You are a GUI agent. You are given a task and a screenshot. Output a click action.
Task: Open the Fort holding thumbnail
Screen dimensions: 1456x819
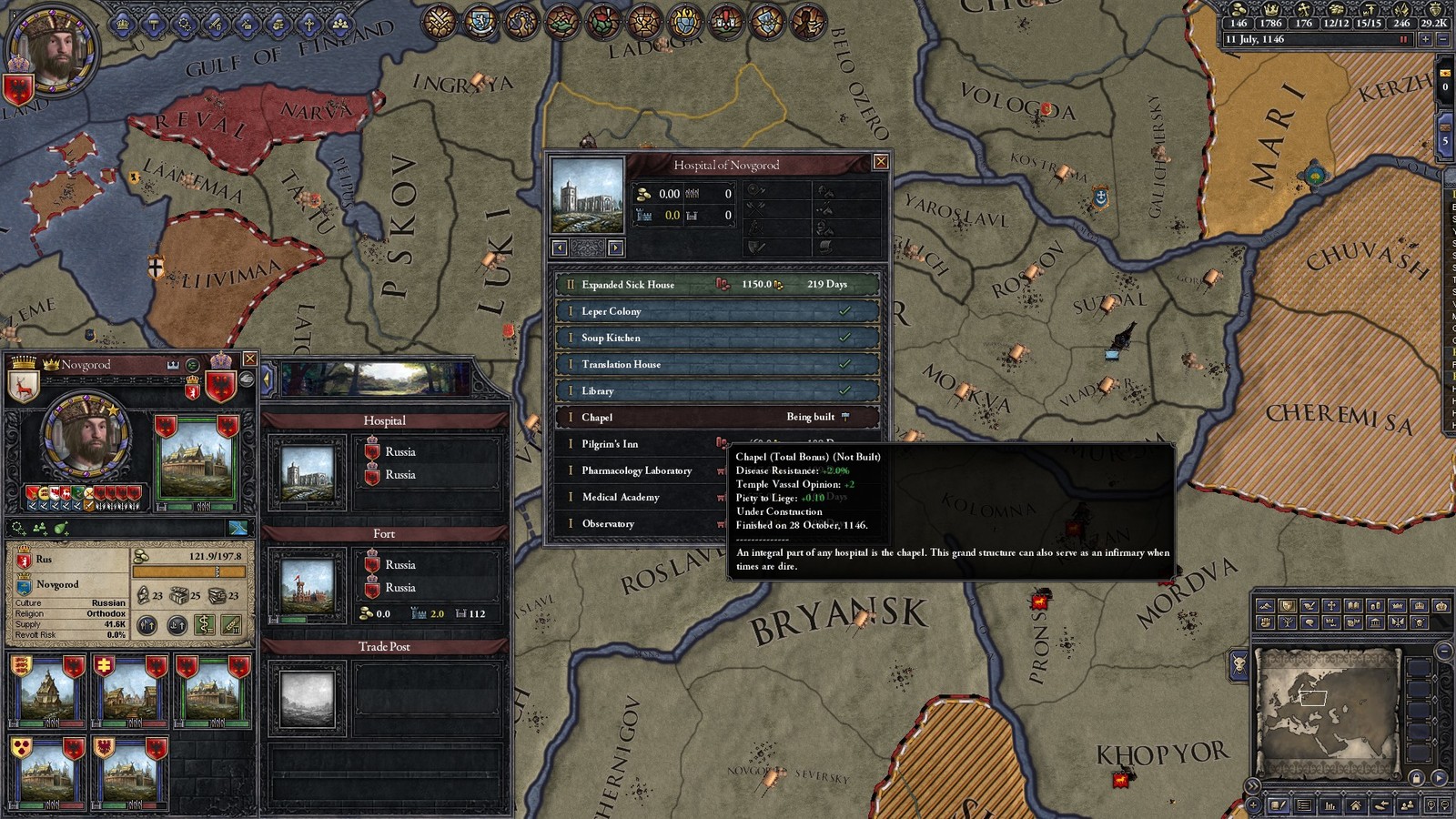click(308, 586)
